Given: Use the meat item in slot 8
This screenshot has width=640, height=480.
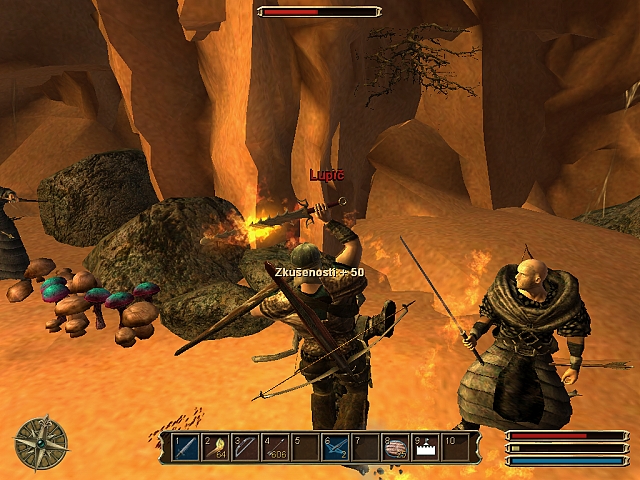Looking at the screenshot, I should coord(396,447).
